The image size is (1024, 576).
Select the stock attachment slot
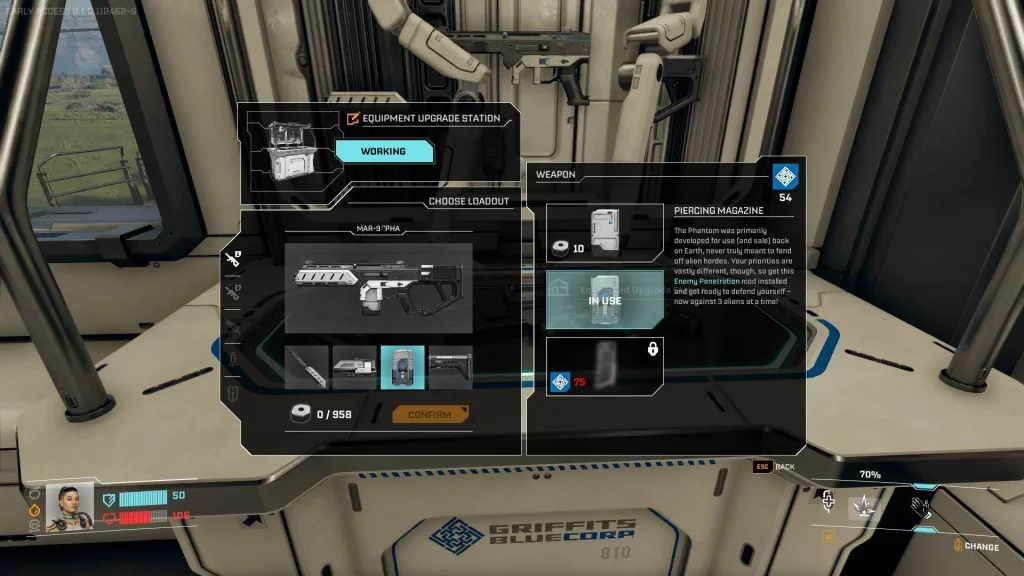click(450, 367)
